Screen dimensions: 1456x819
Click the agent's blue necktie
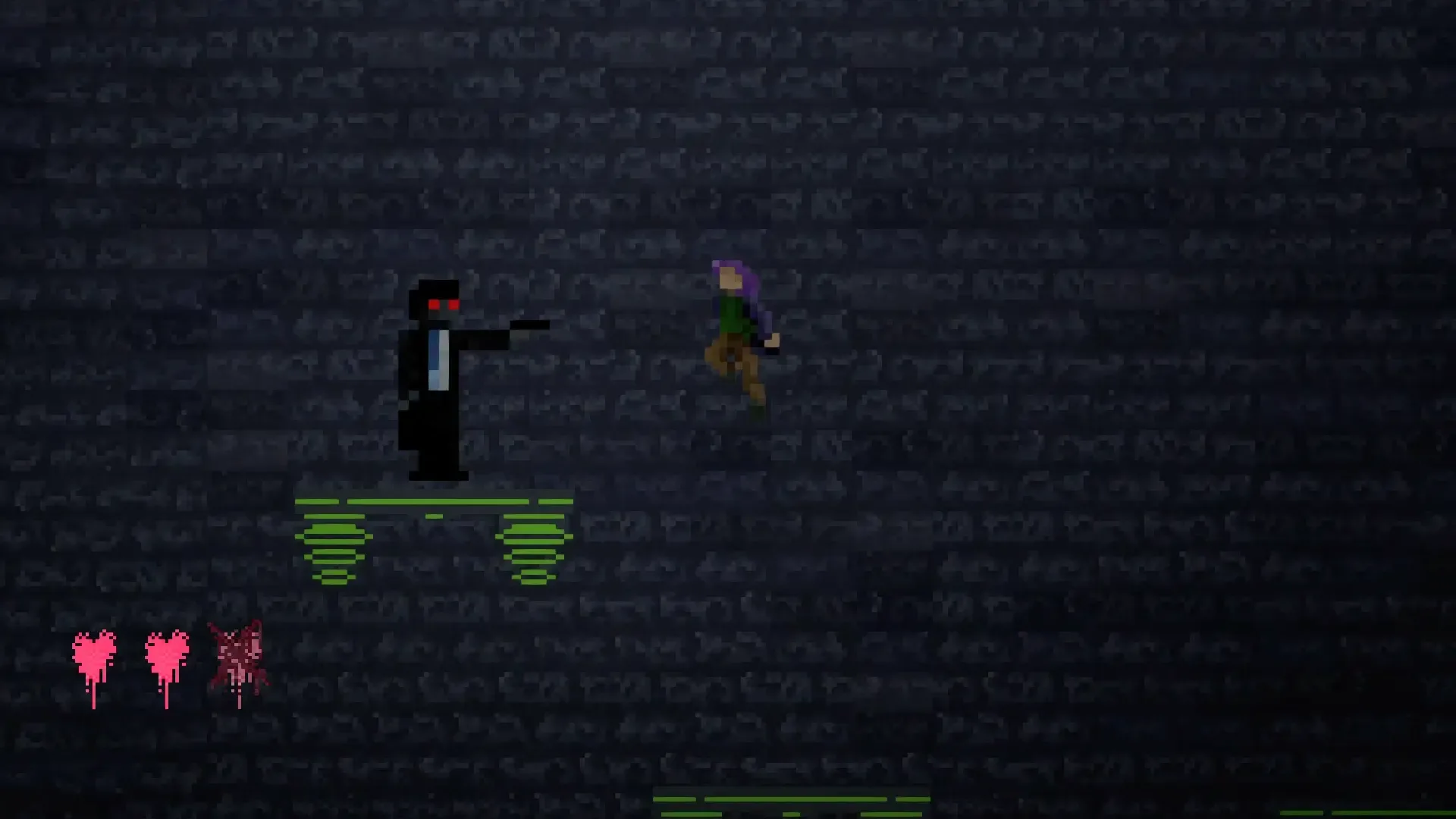point(438,356)
